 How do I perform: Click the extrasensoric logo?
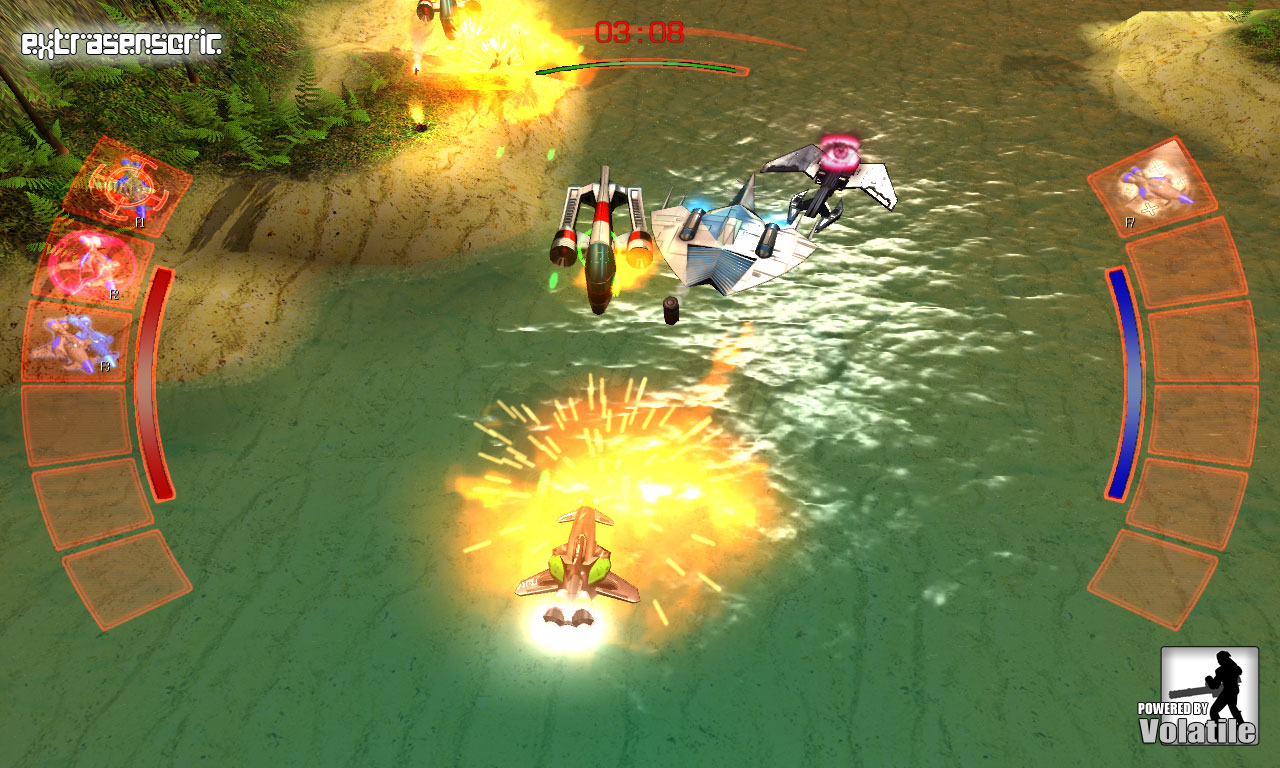(118, 41)
